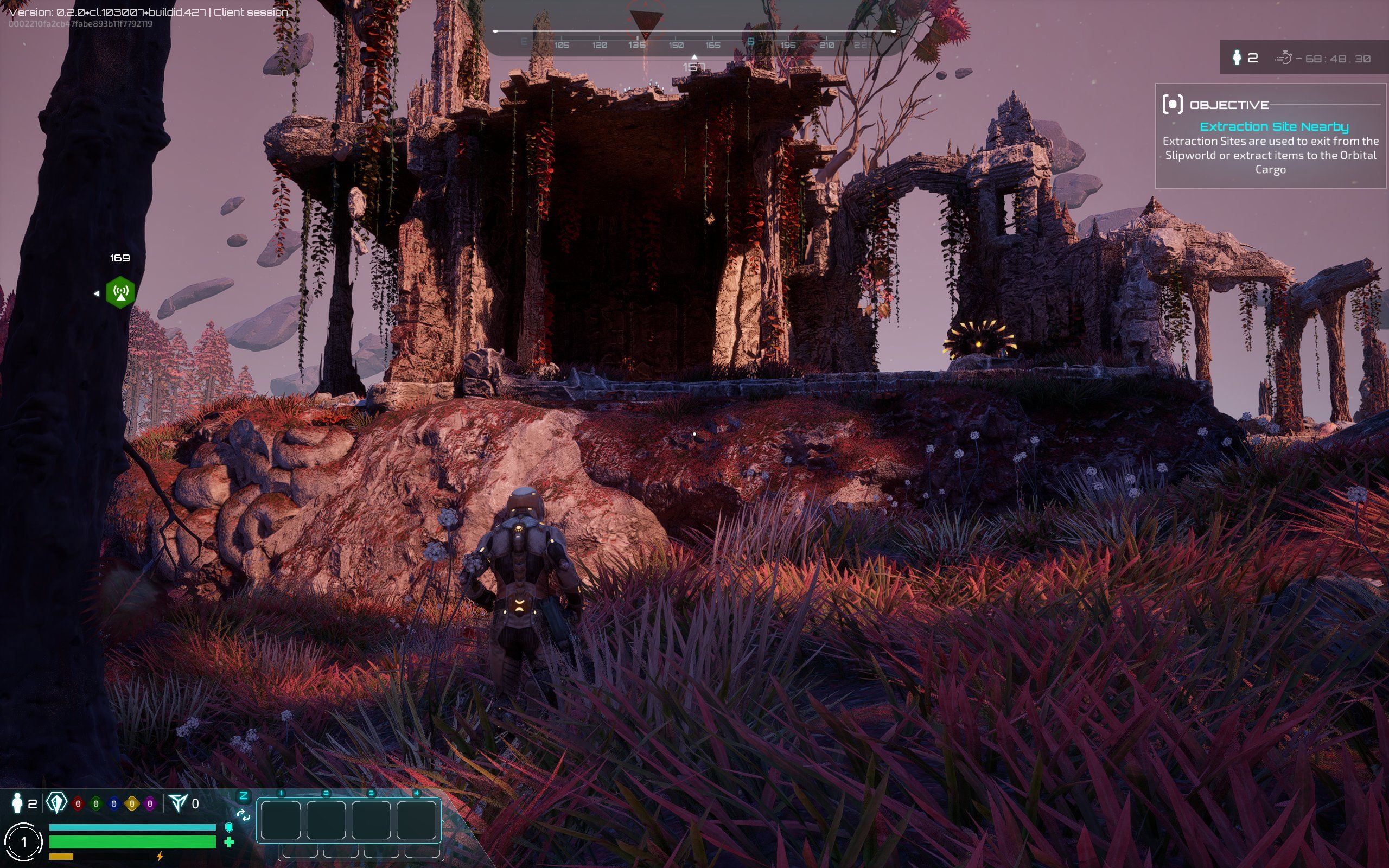Toggle the Z weapon-swap key indicator
The width and height of the screenshot is (1389, 868).
click(243, 795)
